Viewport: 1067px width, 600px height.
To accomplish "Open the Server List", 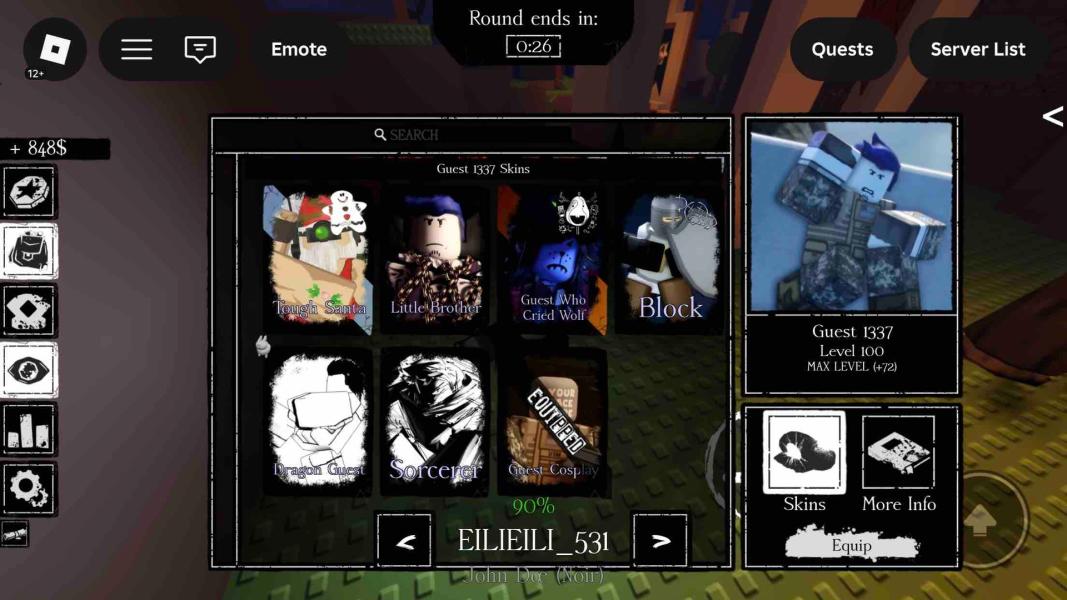I will click(x=977, y=49).
